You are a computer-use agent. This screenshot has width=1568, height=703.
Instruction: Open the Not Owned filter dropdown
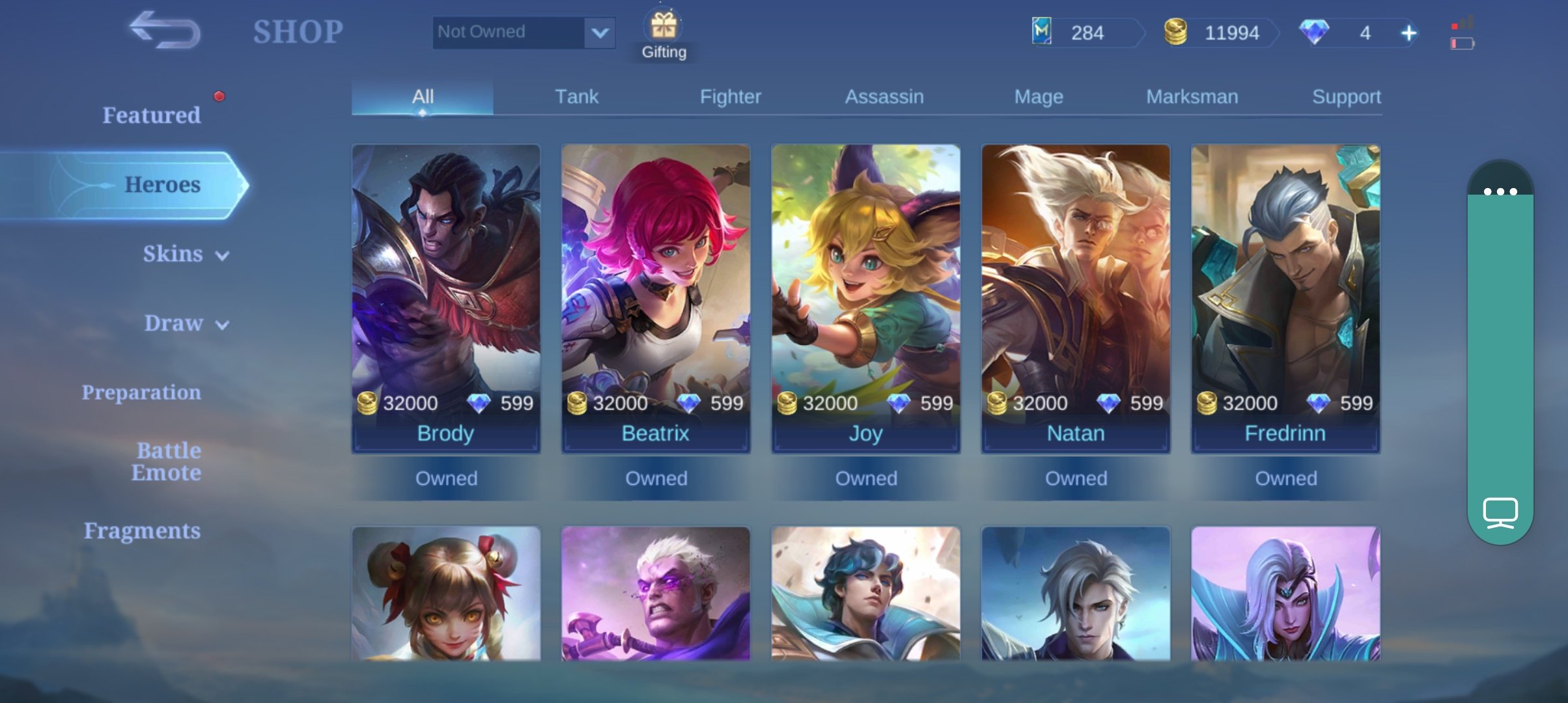pos(599,33)
